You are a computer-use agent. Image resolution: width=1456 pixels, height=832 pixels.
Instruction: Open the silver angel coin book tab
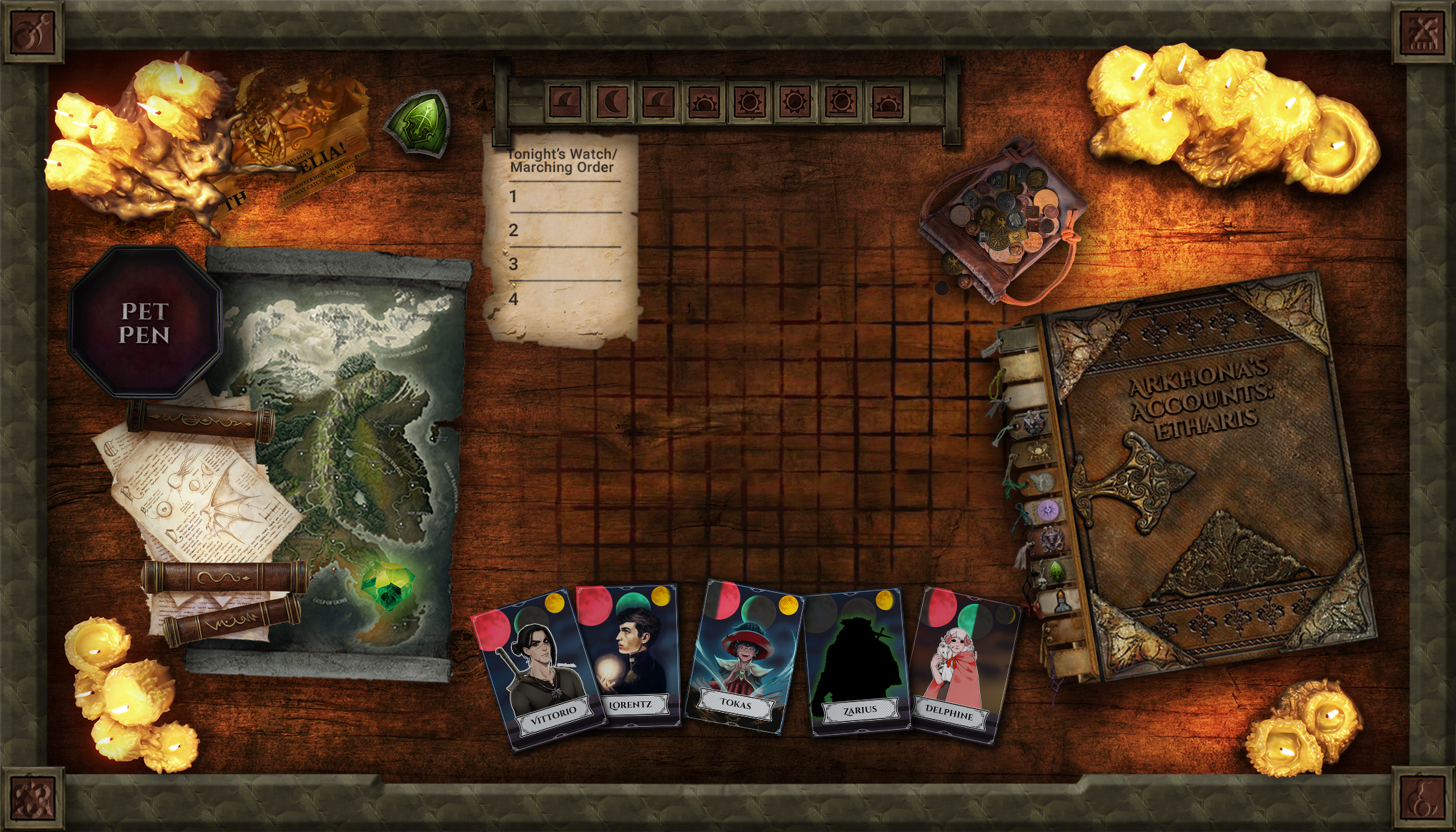(1041, 481)
